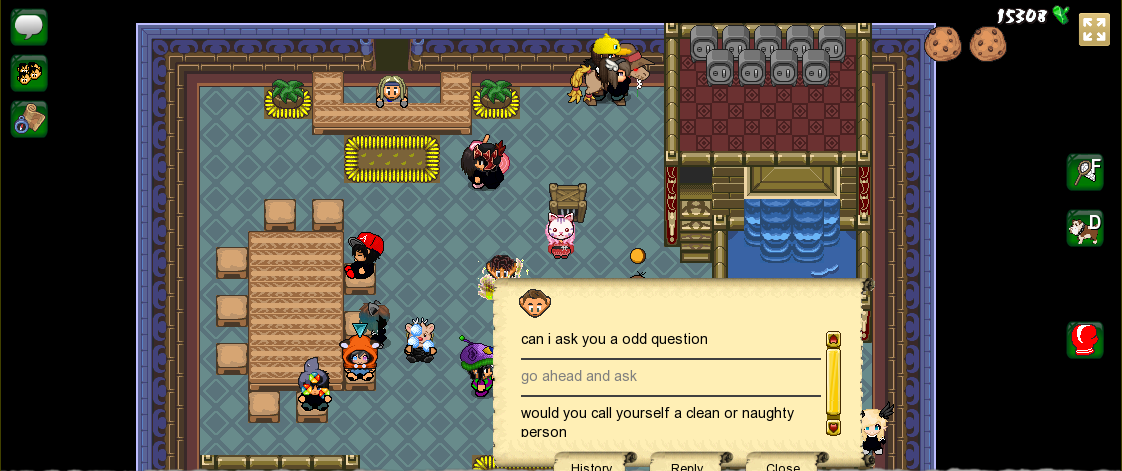Open the map and compass icon
The image size is (1122, 471).
click(x=29, y=119)
